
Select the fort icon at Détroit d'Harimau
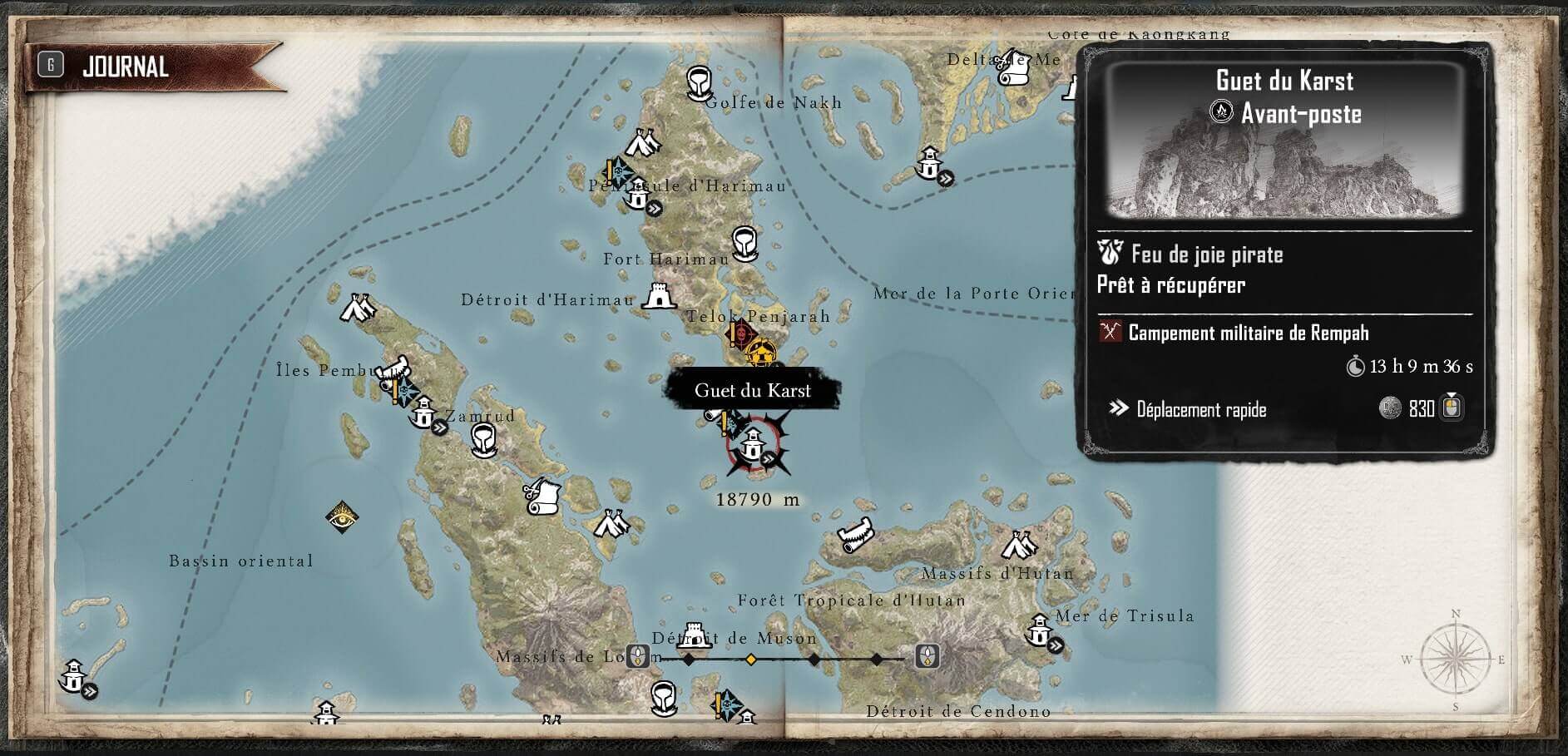tap(658, 295)
